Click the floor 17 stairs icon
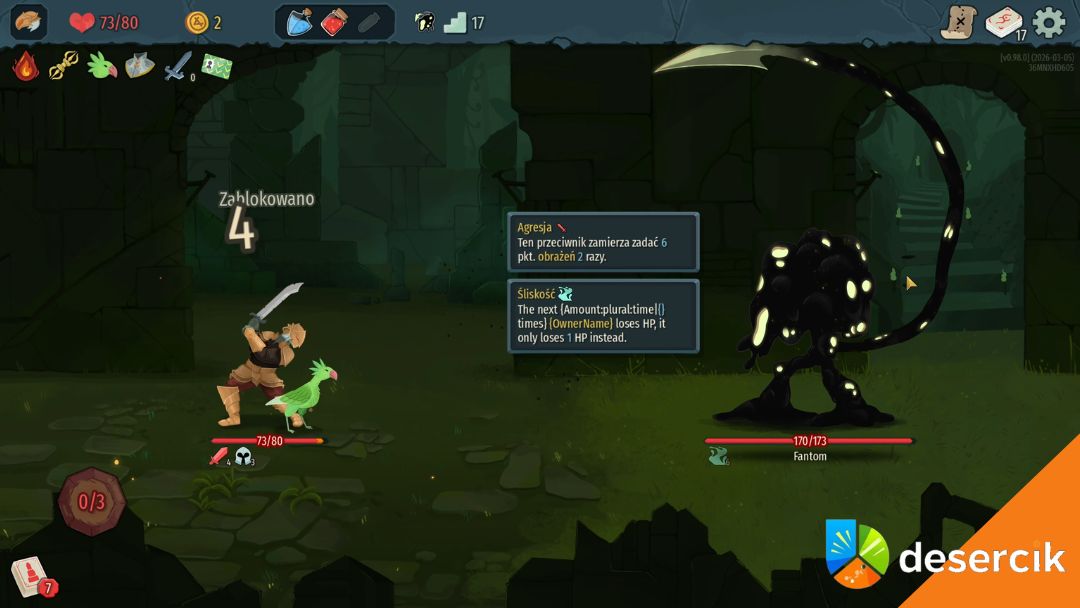 (456, 22)
